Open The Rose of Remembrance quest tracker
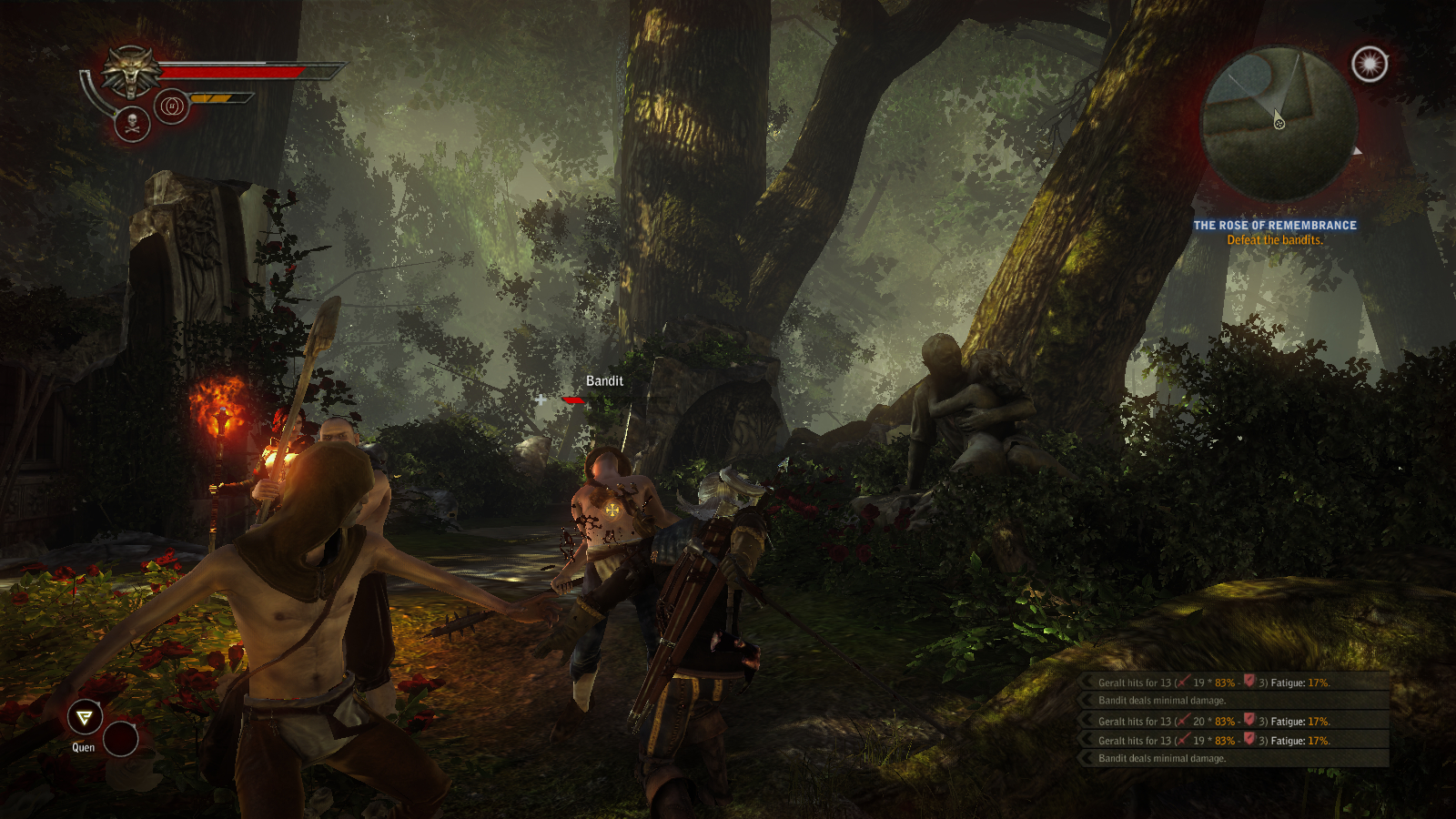This screenshot has height=819, width=1456. 1274,226
